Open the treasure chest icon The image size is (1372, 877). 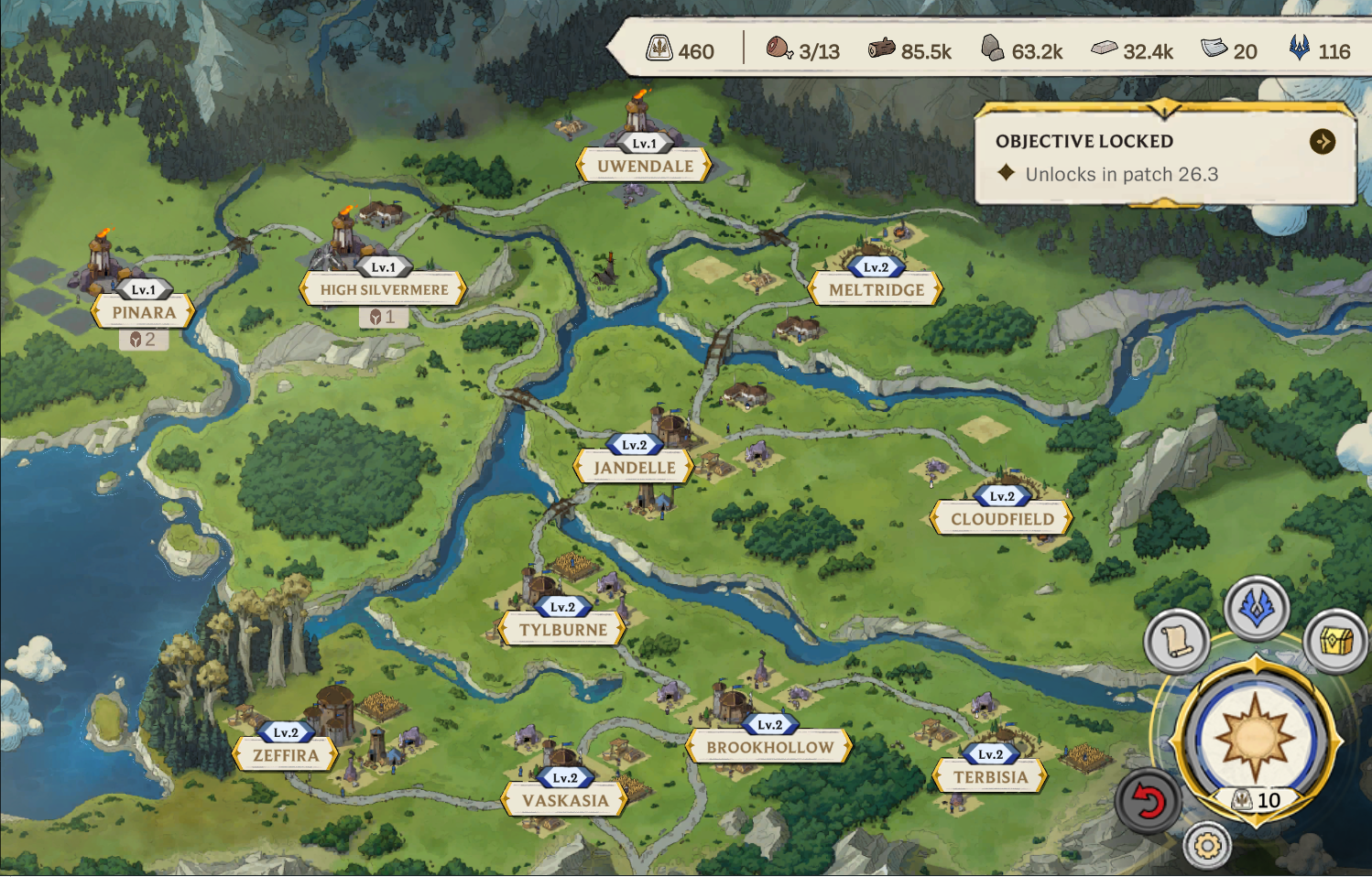click(x=1336, y=640)
